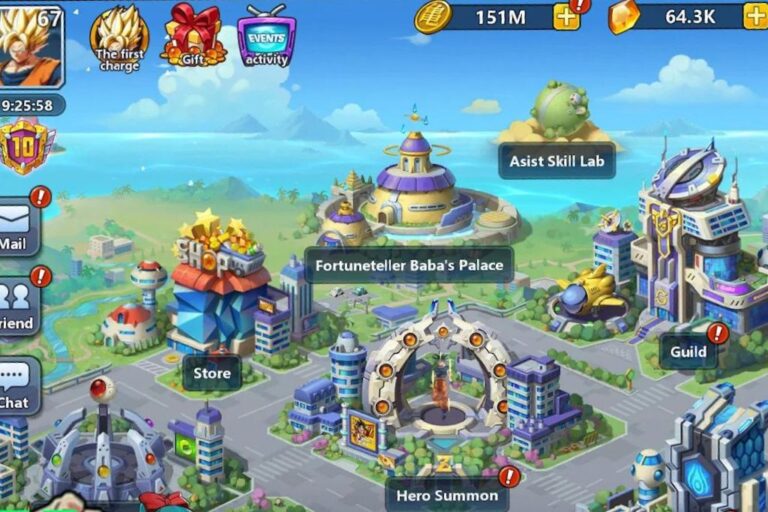The image size is (768, 512).
Task: Add more gold coins with plus button
Action: tap(567, 17)
